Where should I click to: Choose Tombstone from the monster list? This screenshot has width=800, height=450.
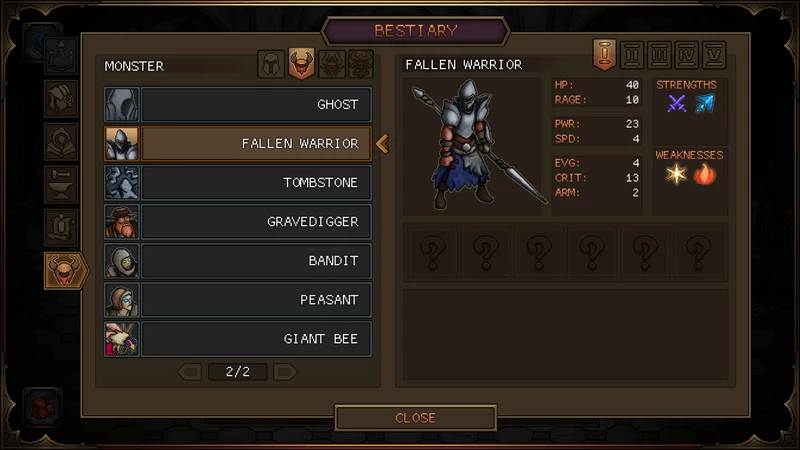[255, 183]
